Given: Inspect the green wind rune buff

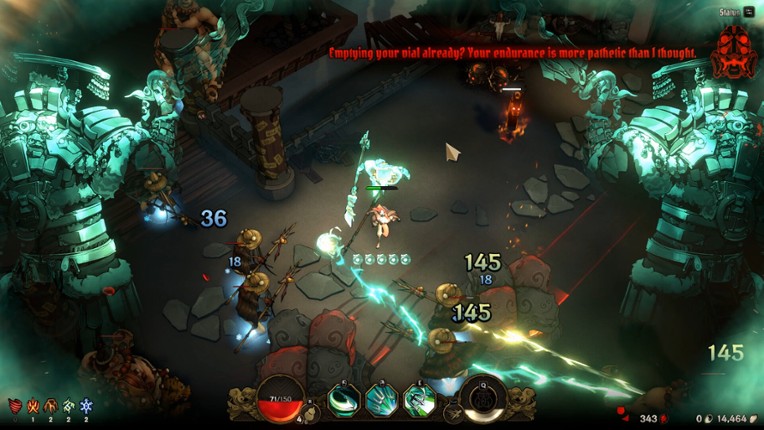Looking at the screenshot, I should point(68,406).
